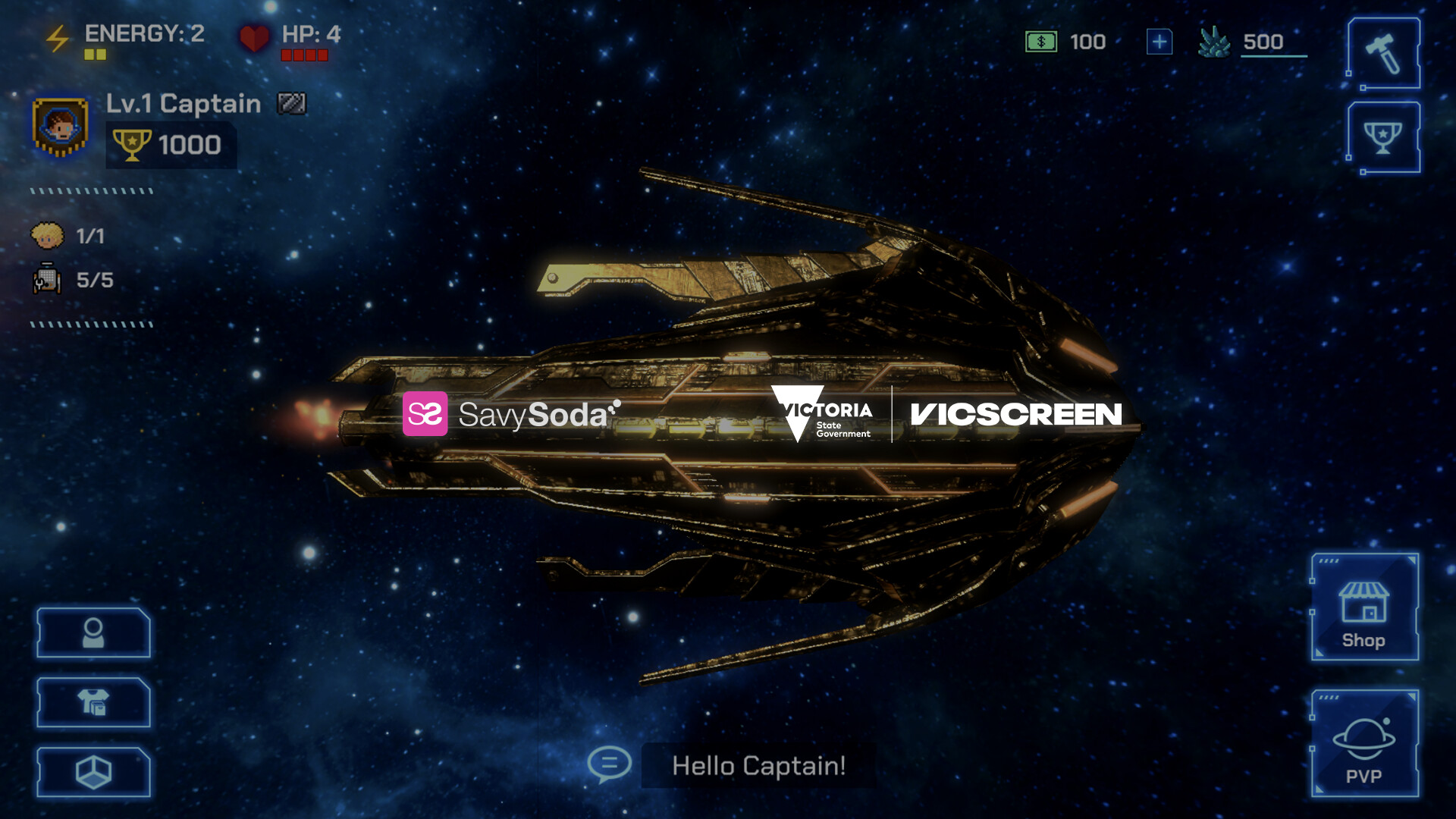Open the wardrobe t-shirt icon
The image size is (1456, 819).
coord(93,703)
